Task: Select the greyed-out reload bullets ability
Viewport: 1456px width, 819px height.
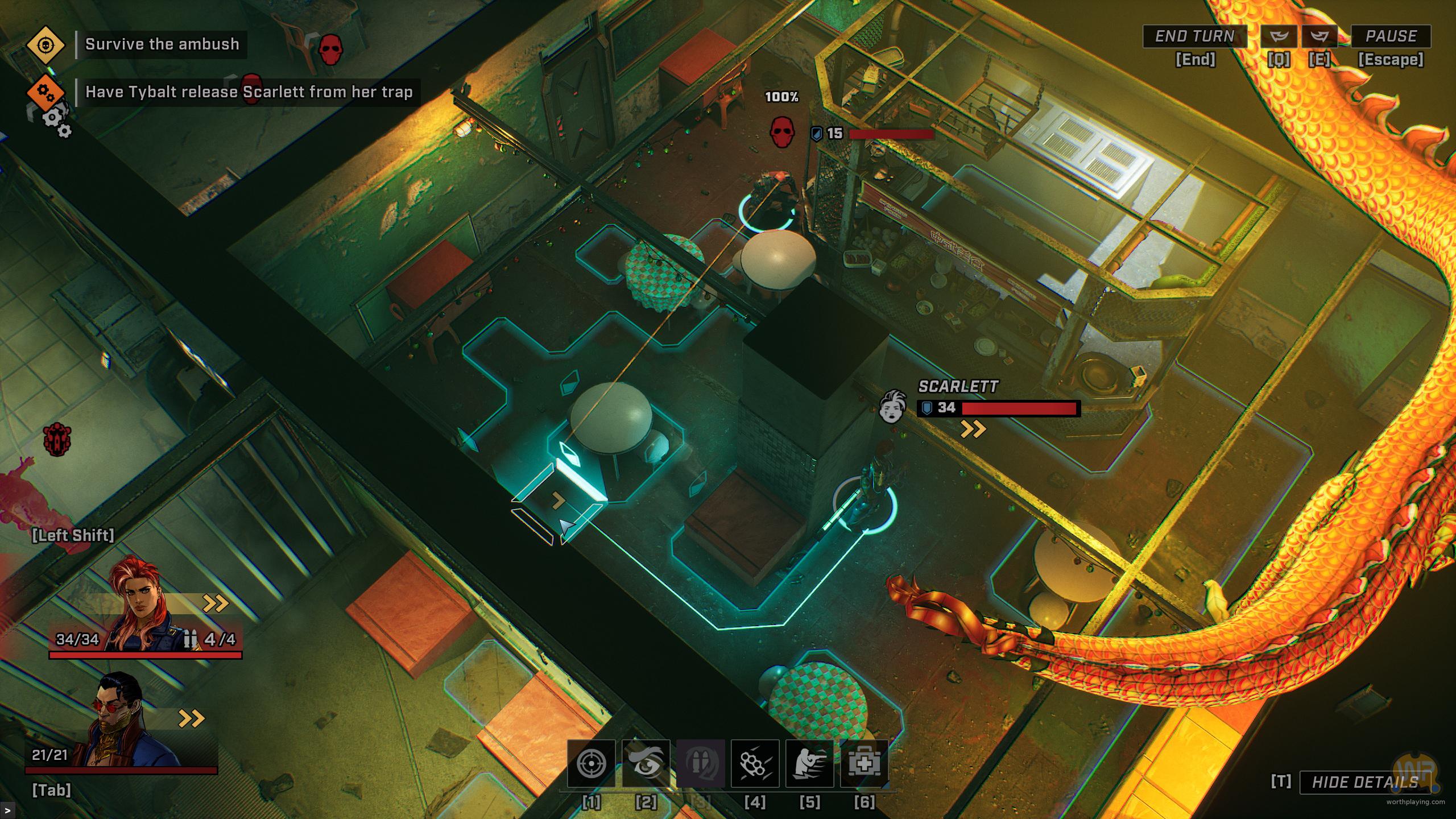Action: [x=700, y=763]
